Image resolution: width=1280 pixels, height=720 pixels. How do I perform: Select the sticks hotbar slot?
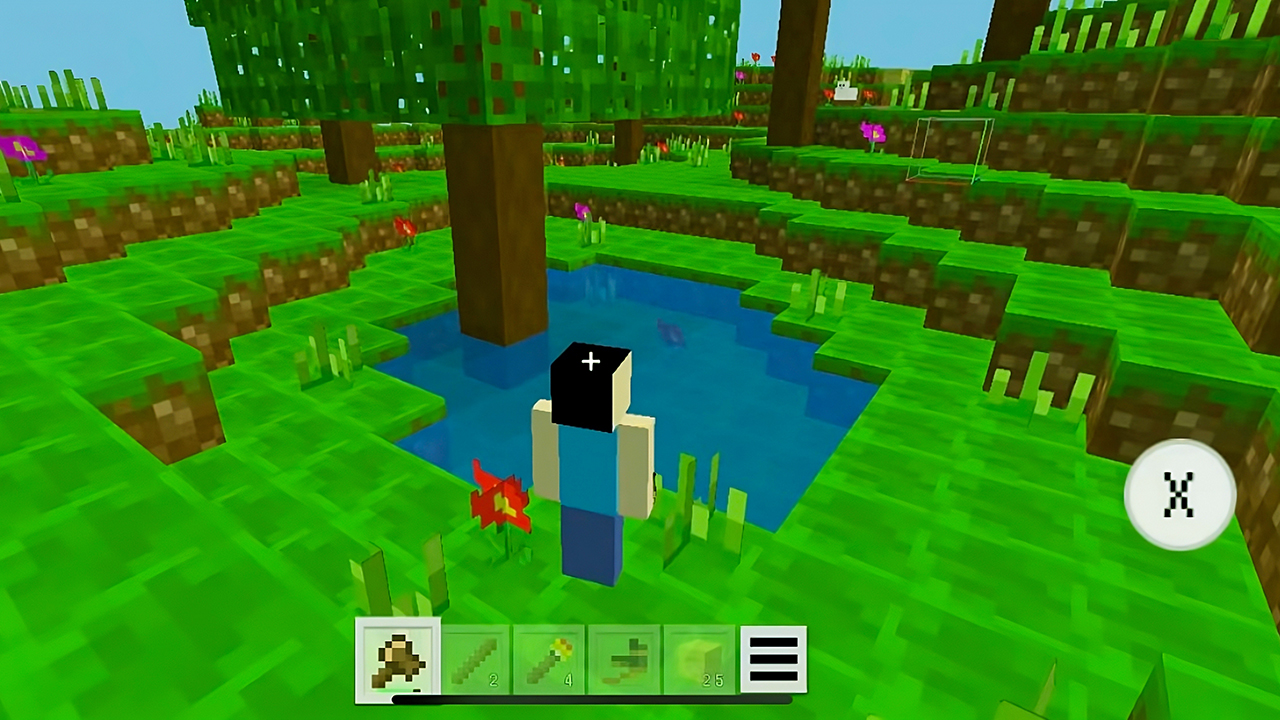[x=473, y=658]
